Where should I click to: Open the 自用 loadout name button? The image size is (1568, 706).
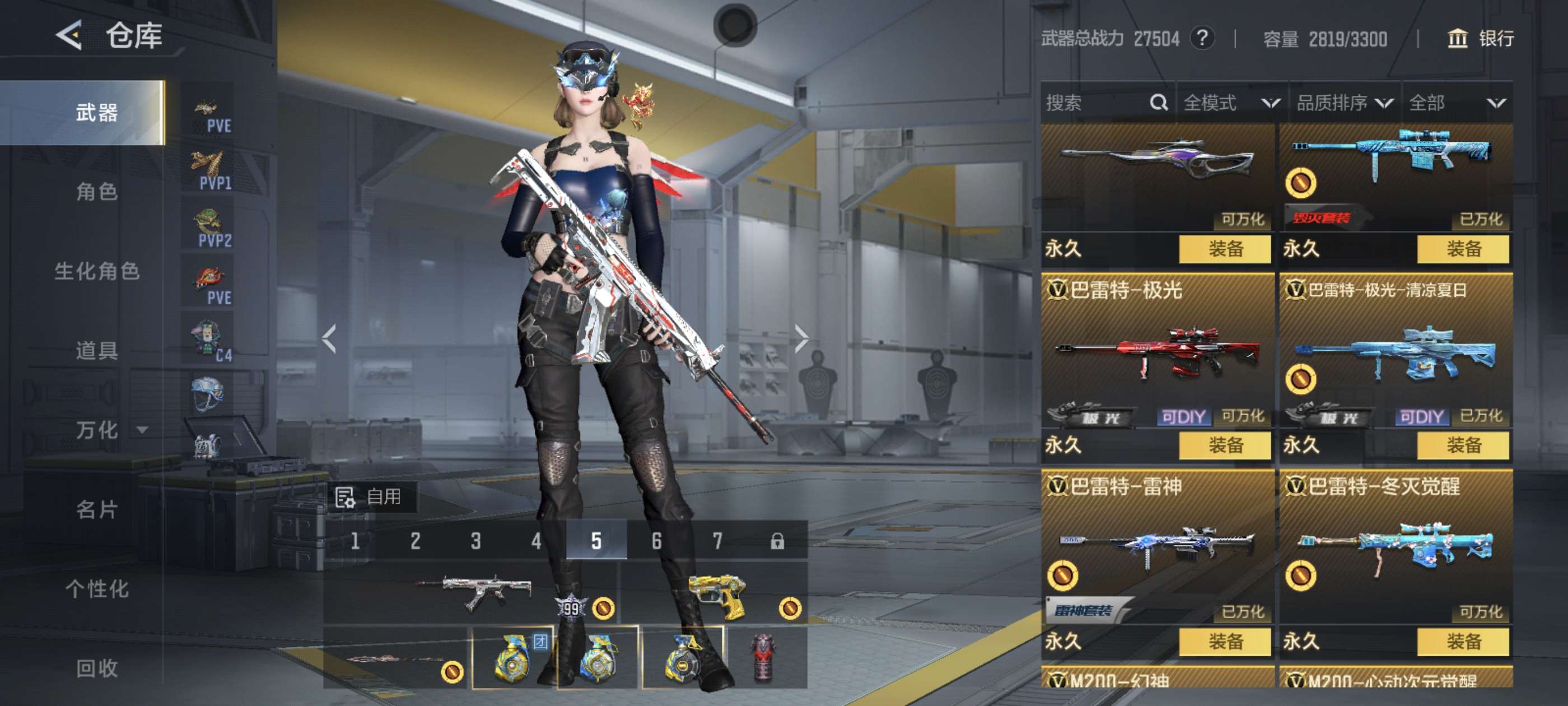pos(371,497)
